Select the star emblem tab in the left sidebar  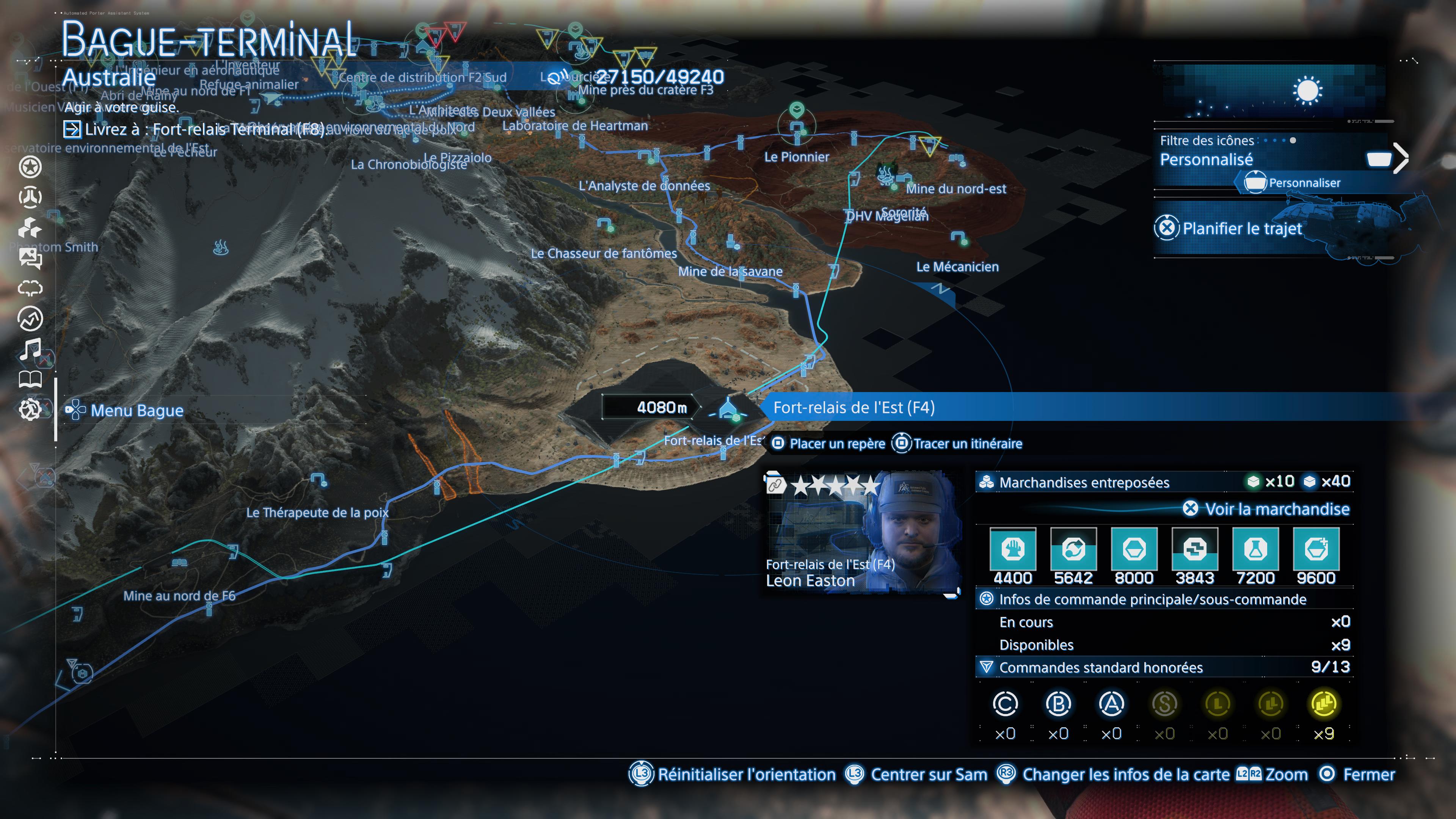click(x=31, y=167)
